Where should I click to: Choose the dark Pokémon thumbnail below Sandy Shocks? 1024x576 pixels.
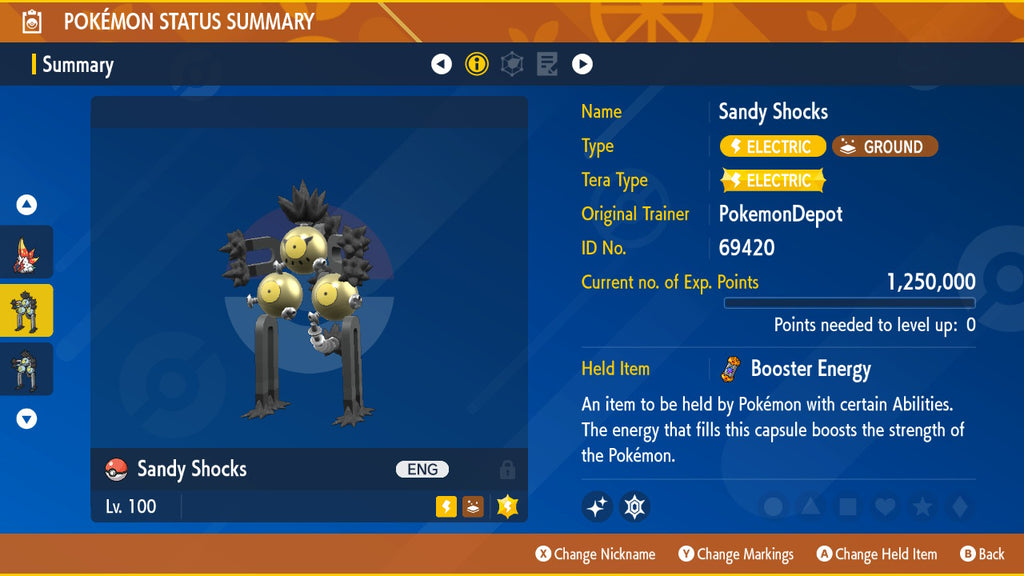[27, 369]
